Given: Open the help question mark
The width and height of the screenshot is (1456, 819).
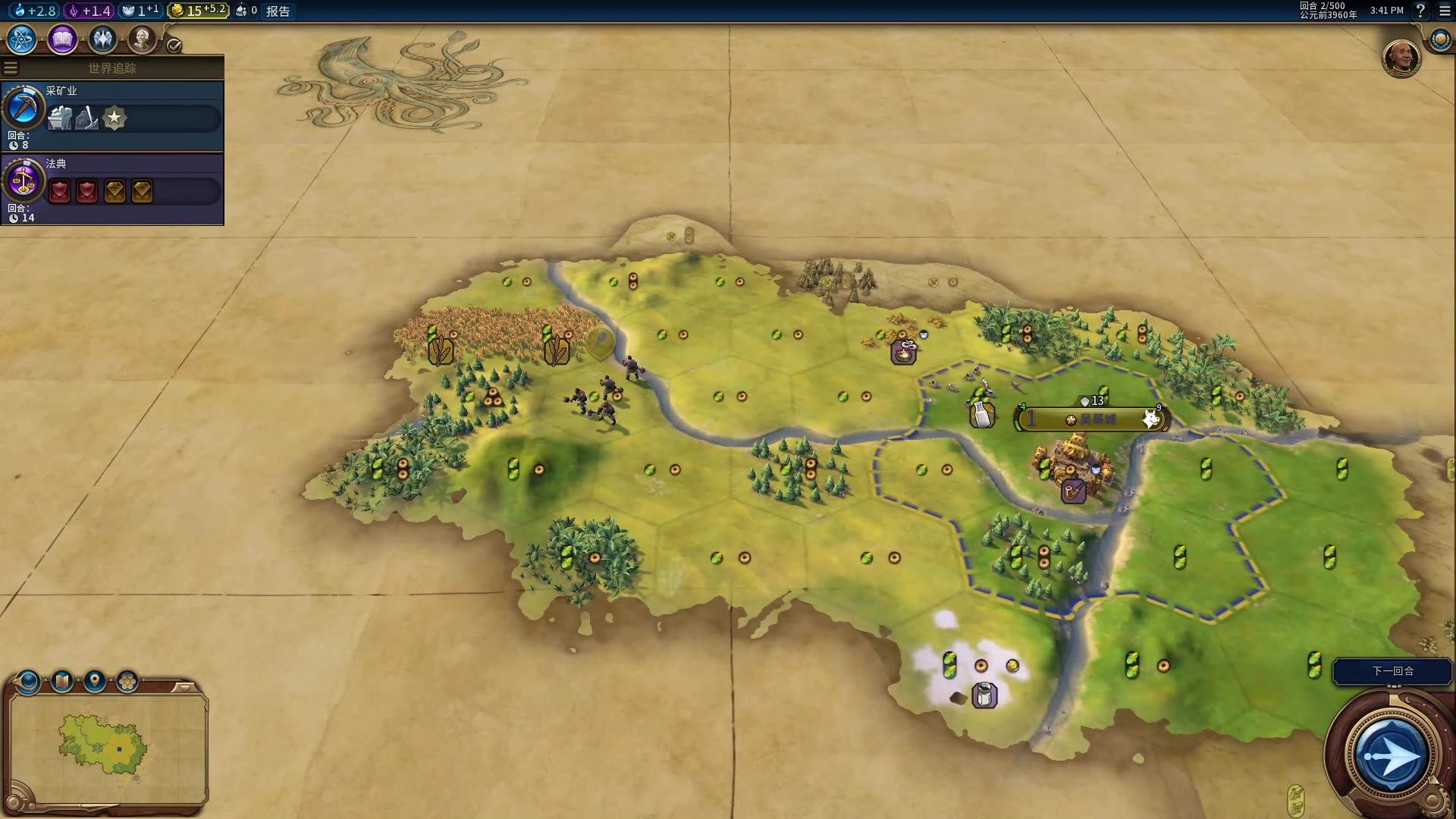Looking at the screenshot, I should [1420, 11].
